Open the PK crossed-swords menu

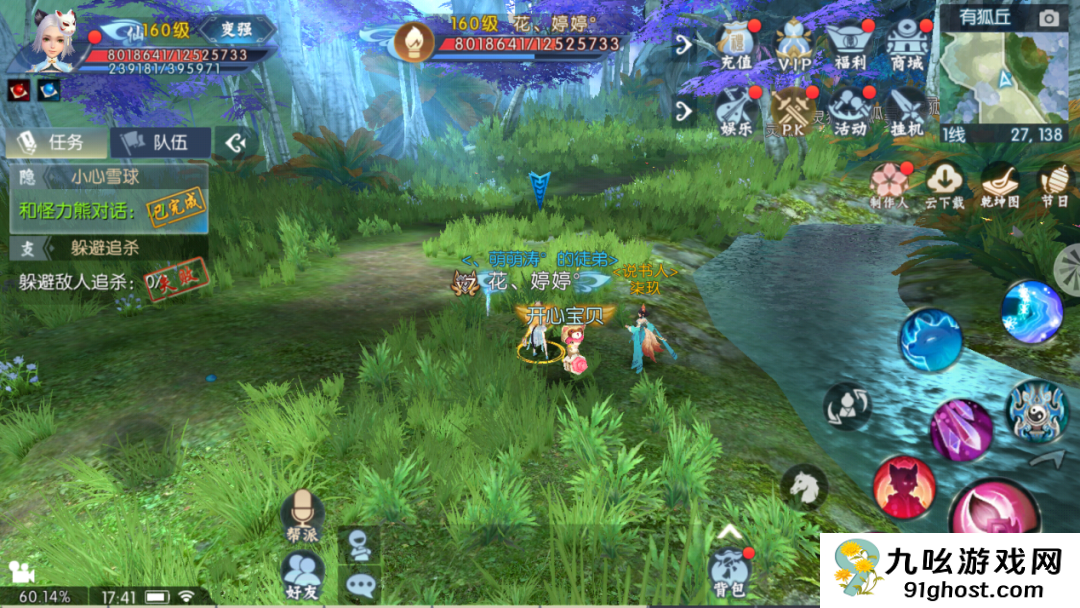(x=794, y=110)
